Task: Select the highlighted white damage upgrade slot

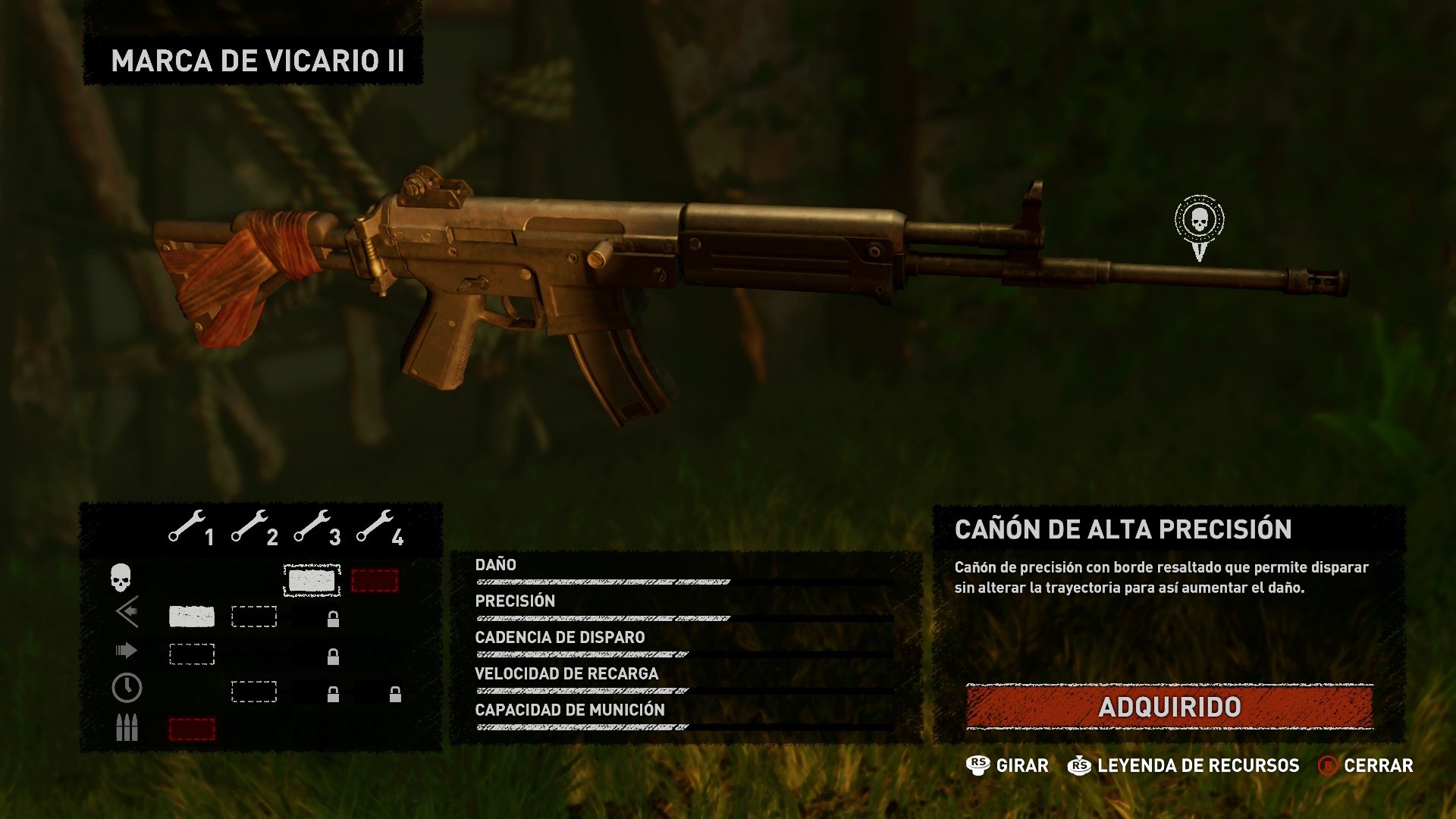Action: 312,581
